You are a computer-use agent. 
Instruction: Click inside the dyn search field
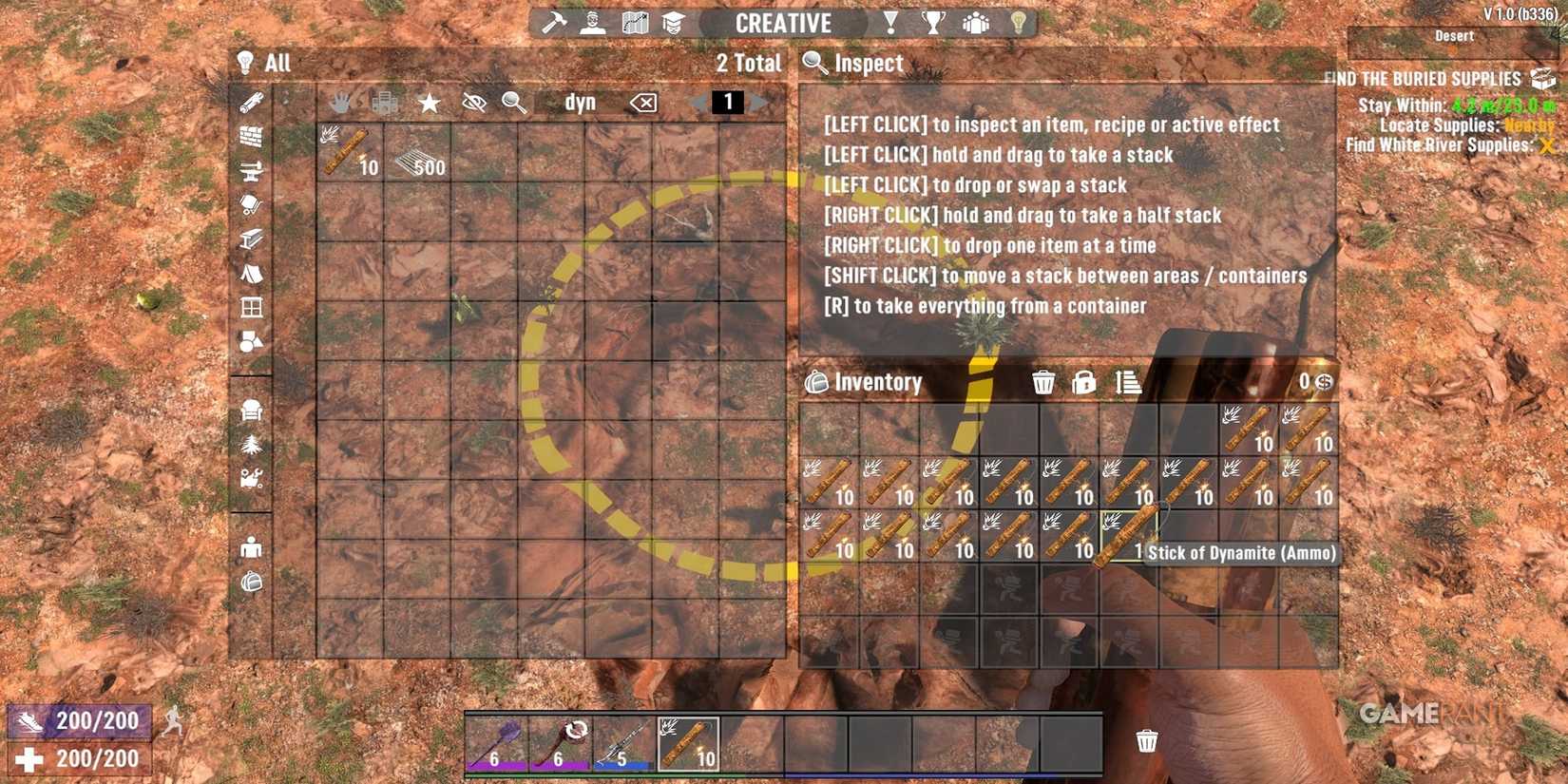[x=580, y=103]
